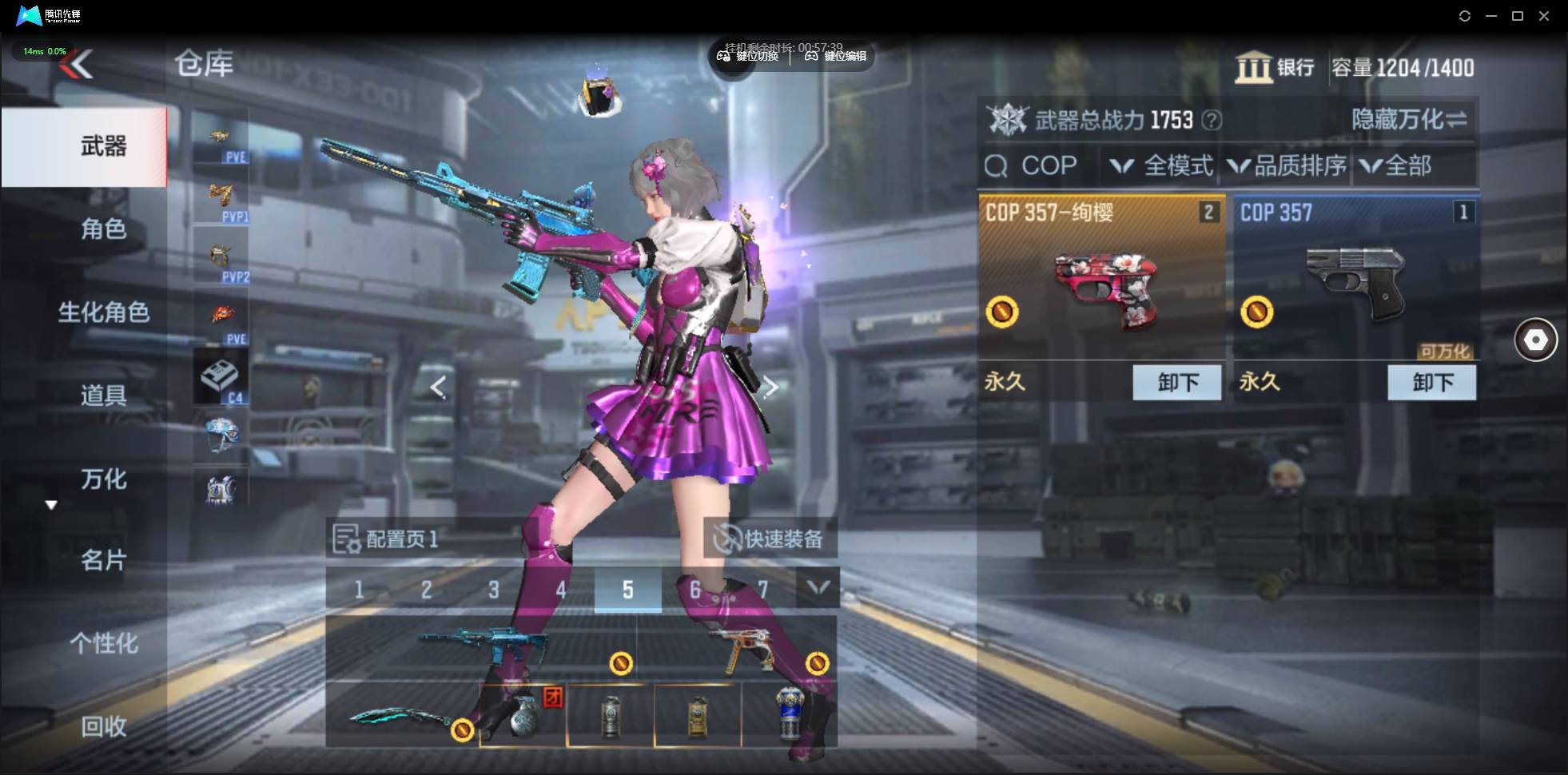The height and width of the screenshot is (775, 1568).
Task: Switch to loadout slot 3
Action: pyautogui.click(x=493, y=590)
